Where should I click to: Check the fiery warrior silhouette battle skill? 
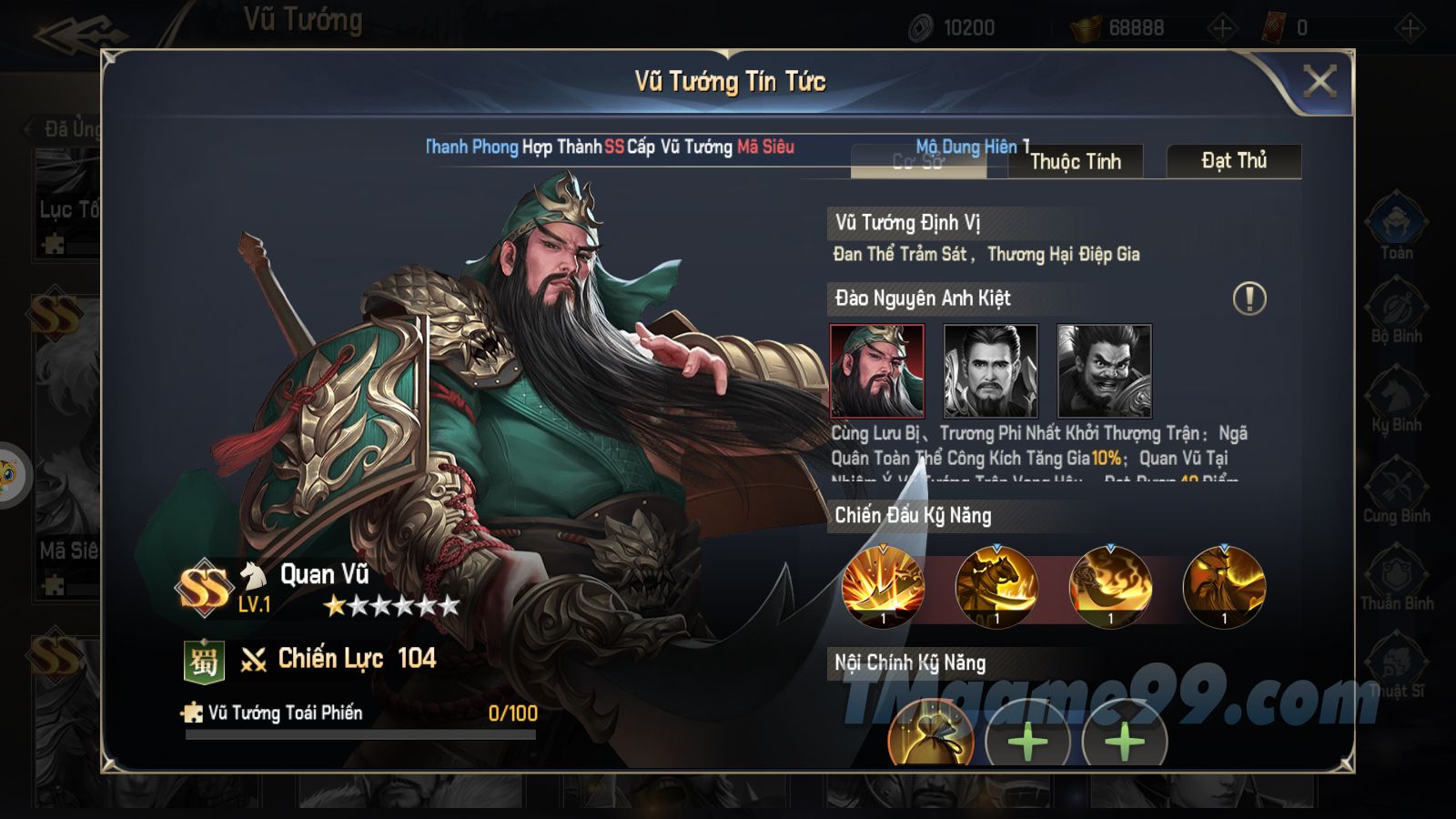coord(1224,587)
